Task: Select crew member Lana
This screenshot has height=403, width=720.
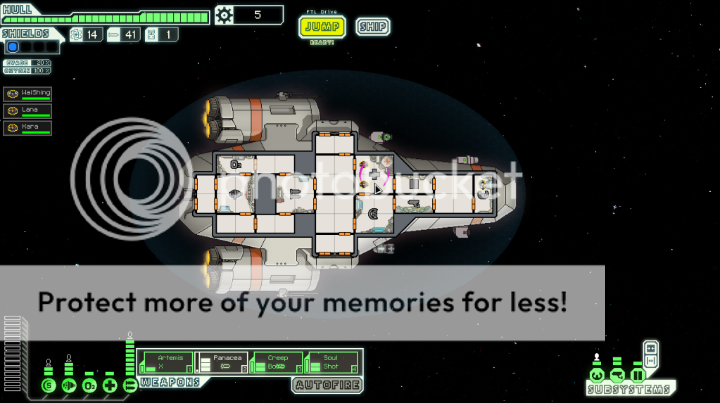Action: coord(28,111)
